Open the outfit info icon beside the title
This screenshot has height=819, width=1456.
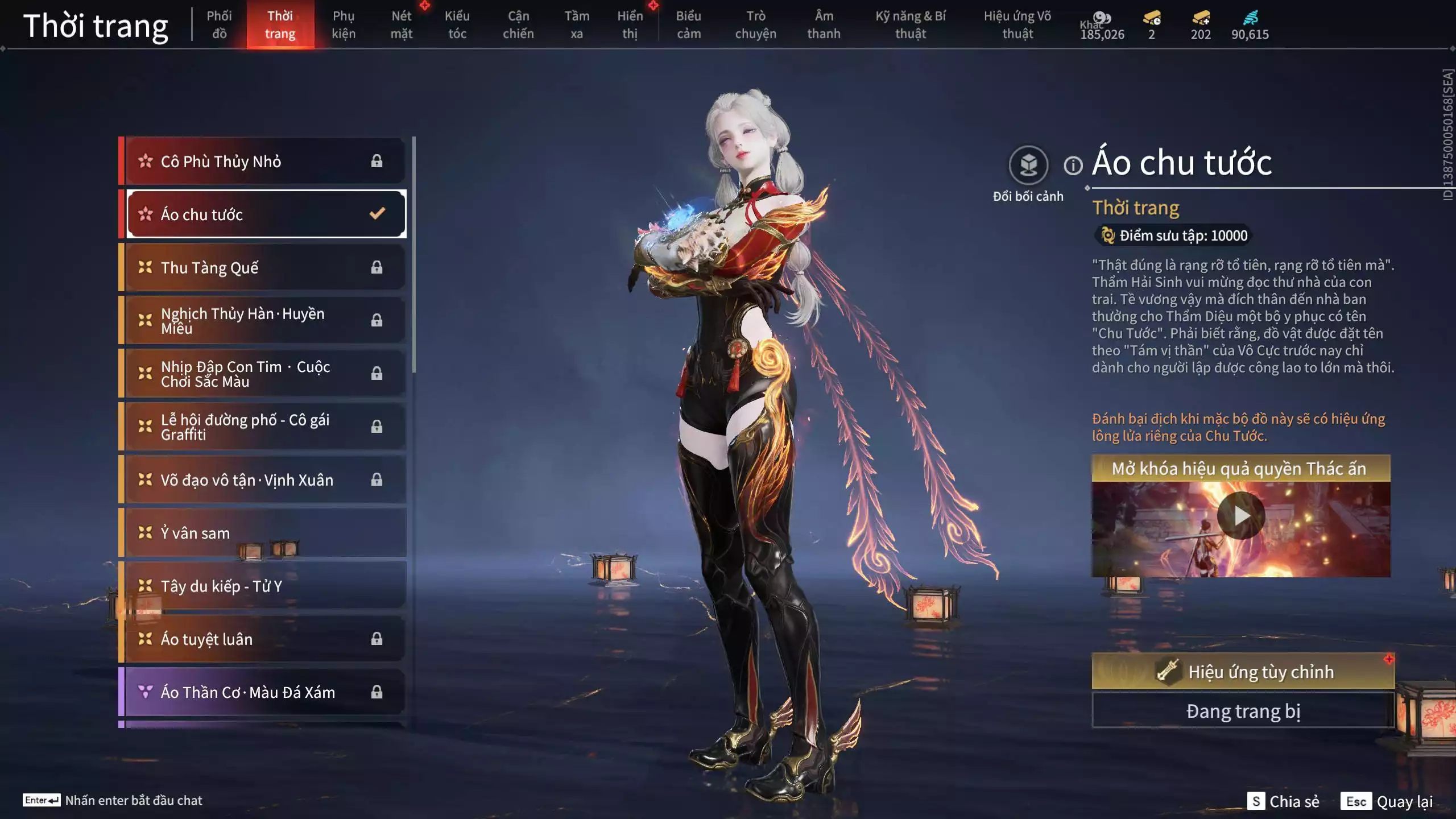(x=1073, y=166)
